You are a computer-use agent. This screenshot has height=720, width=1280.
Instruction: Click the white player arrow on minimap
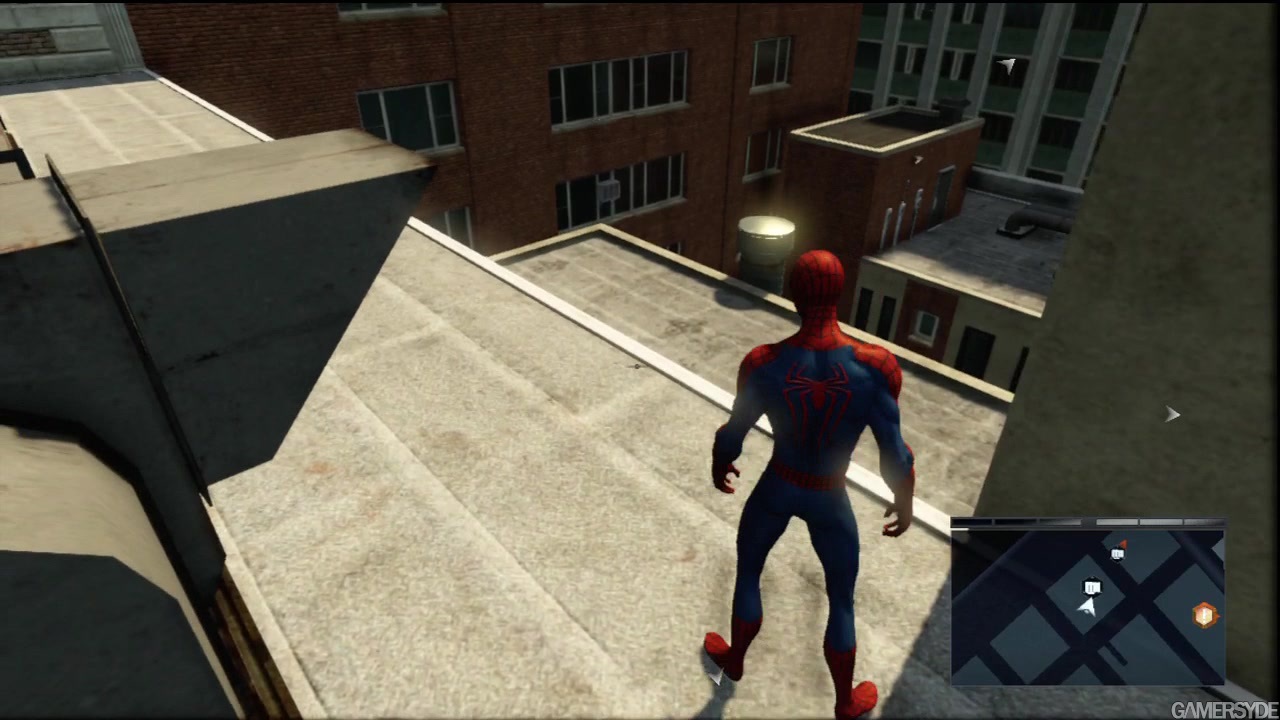tap(1087, 606)
